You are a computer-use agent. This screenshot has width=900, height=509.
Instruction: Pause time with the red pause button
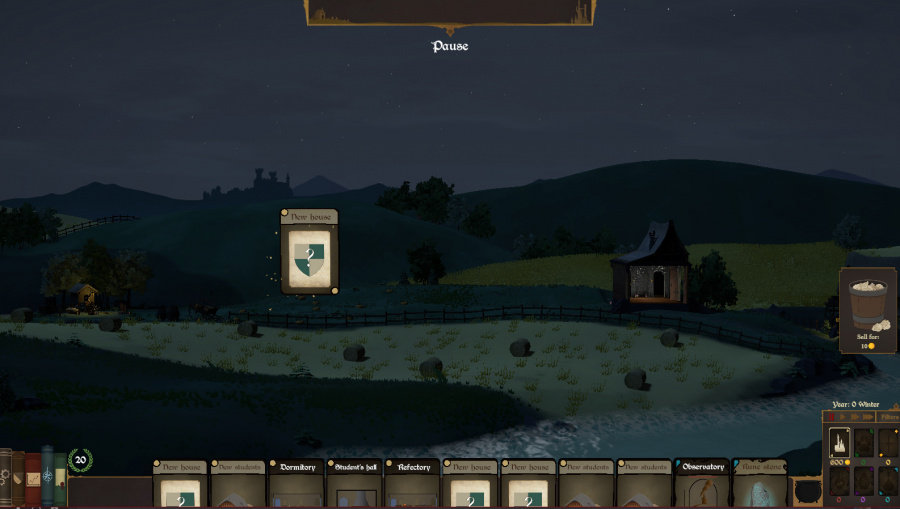coord(831,417)
